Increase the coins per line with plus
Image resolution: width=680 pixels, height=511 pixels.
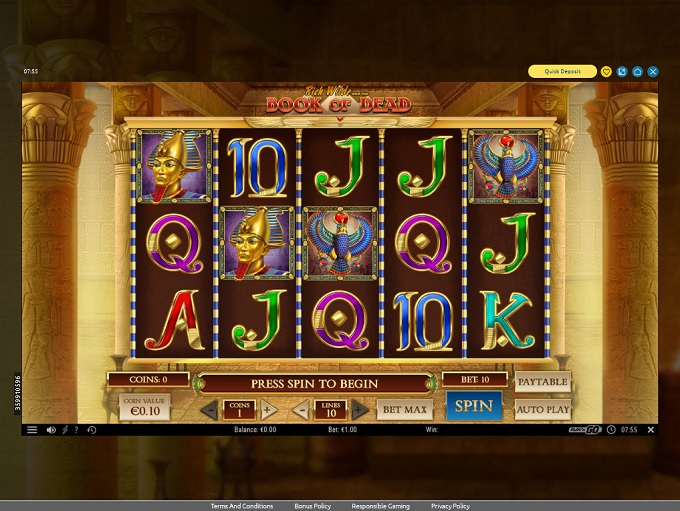pyautogui.click(x=268, y=410)
